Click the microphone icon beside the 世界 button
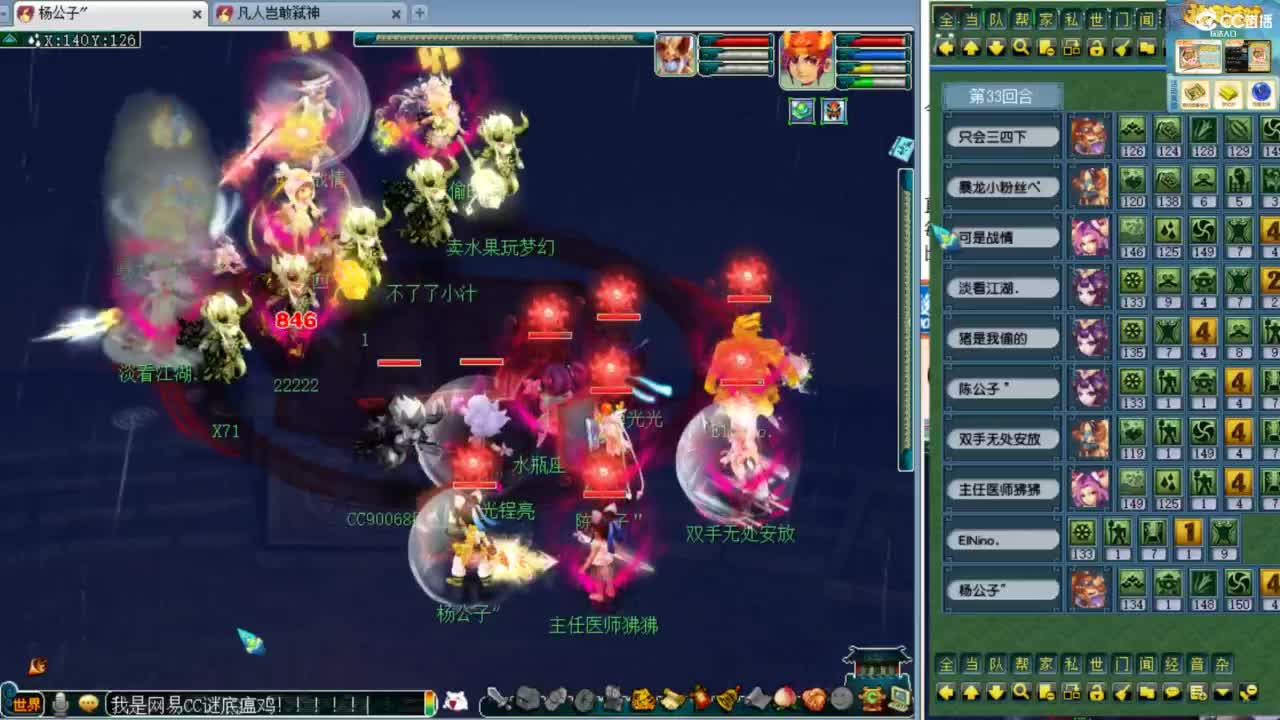Image resolution: width=1280 pixels, height=720 pixels. click(62, 701)
